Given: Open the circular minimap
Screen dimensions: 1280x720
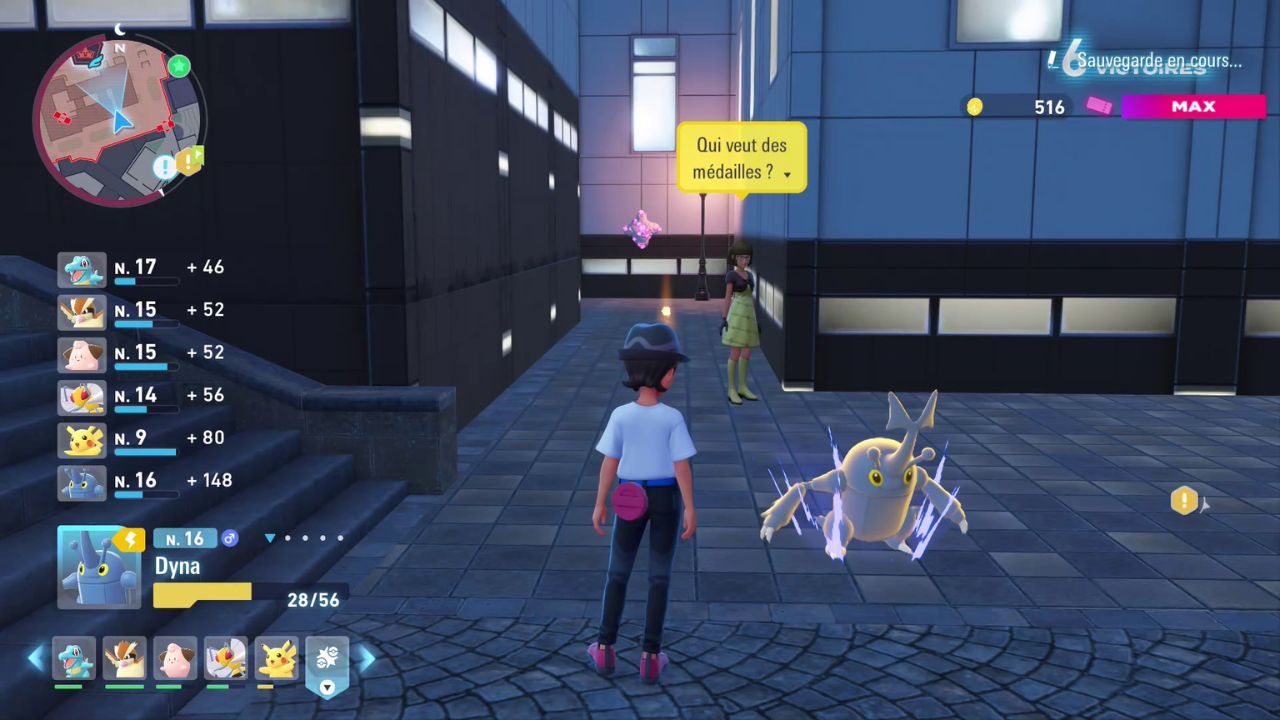Looking at the screenshot, I should point(119,120).
